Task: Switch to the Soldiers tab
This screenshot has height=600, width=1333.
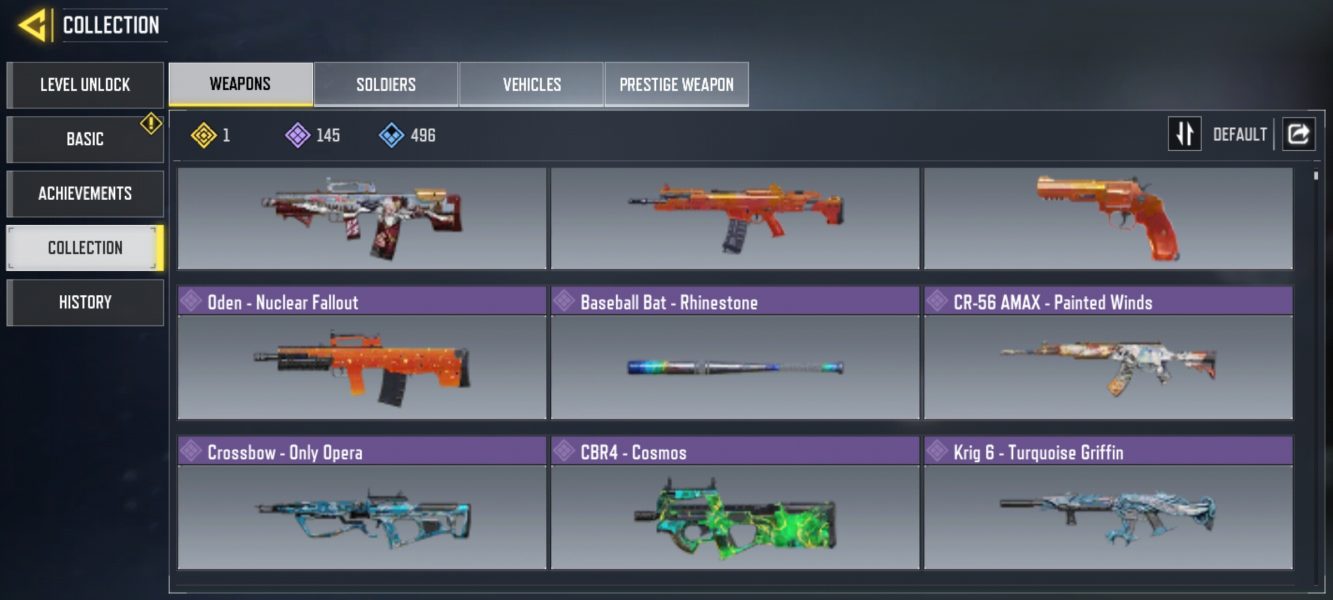Action: coord(386,85)
